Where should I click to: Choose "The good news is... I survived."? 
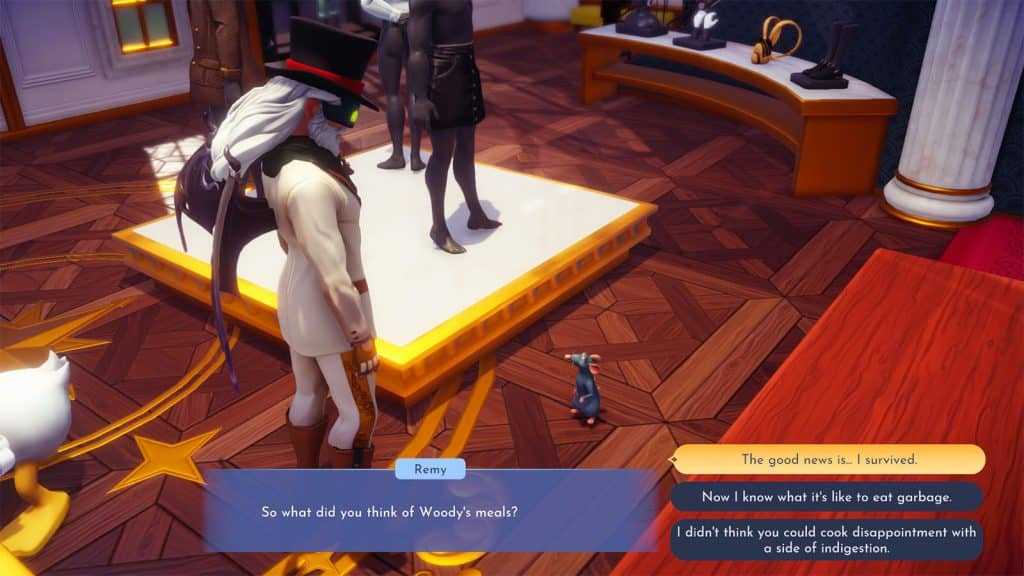click(828, 459)
